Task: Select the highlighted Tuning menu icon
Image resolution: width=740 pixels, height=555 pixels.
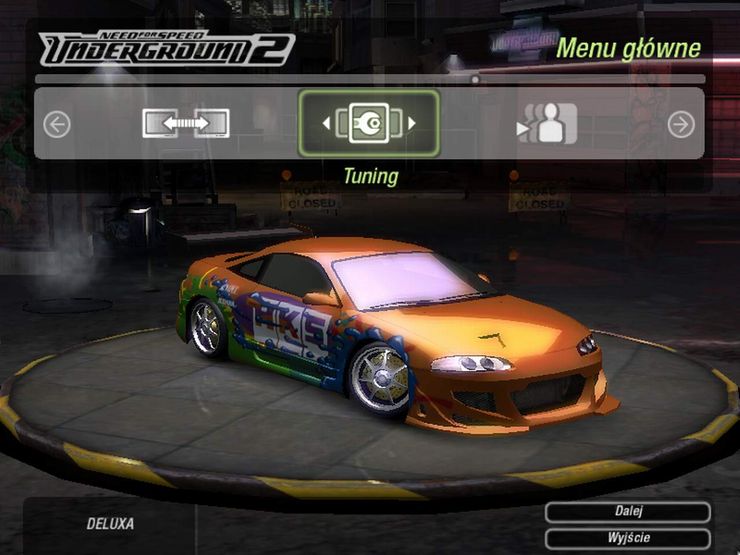Action: pyautogui.click(x=369, y=124)
